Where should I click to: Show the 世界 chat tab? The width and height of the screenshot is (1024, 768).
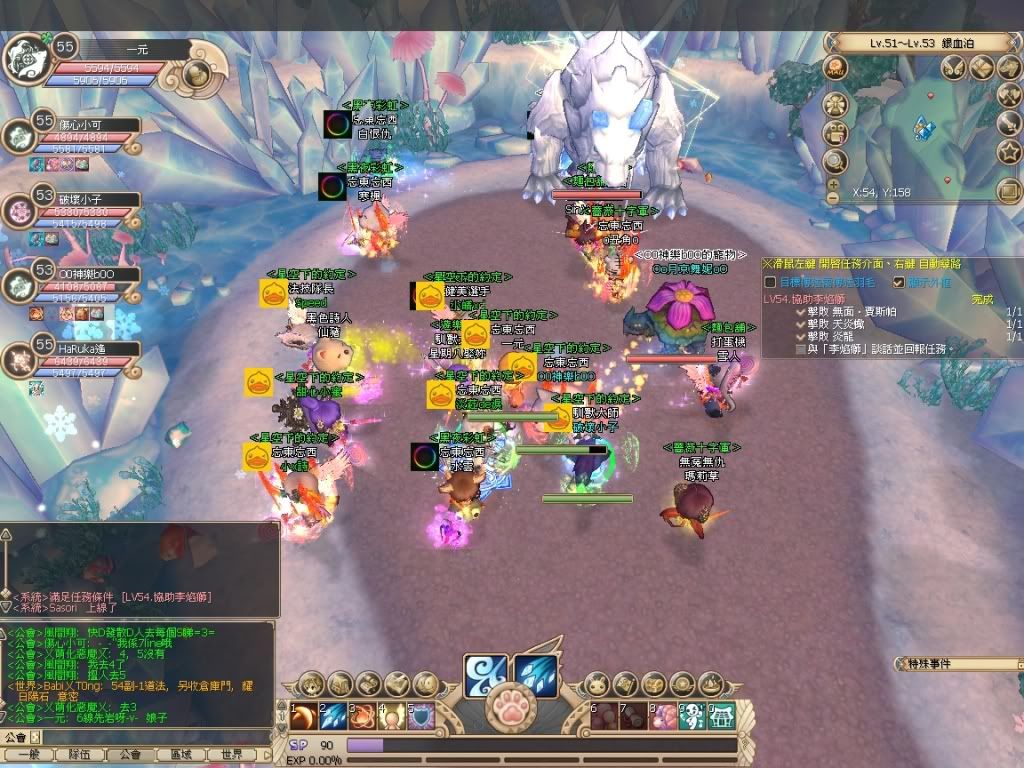(232, 755)
